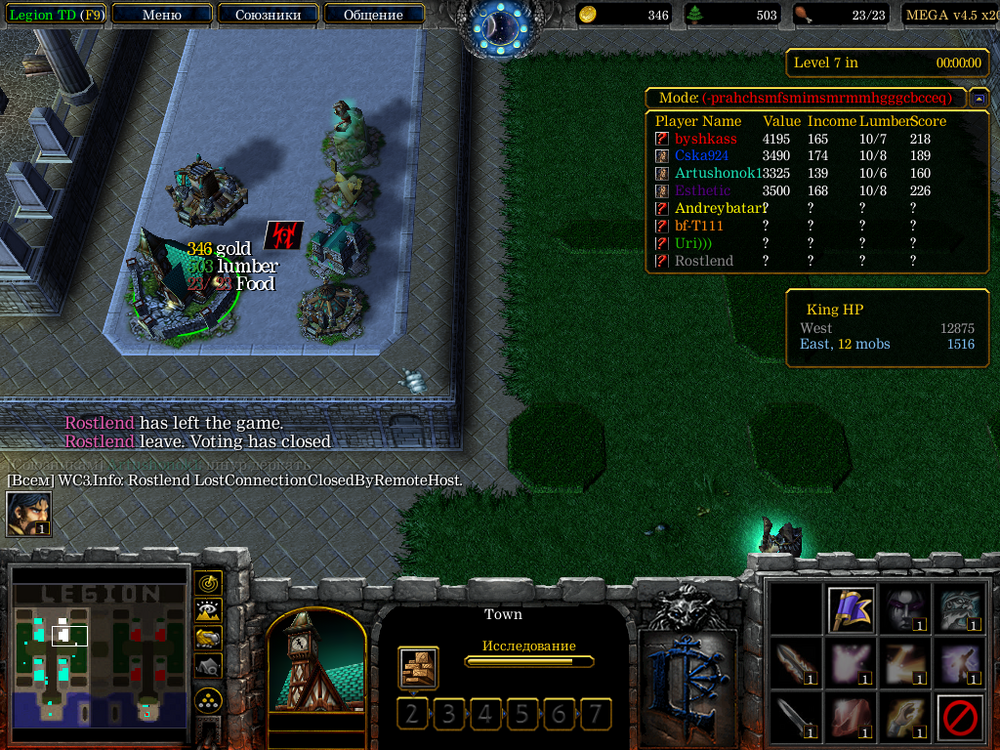Open the formation toggle button
This screenshot has height=750, width=1000.
[208, 697]
